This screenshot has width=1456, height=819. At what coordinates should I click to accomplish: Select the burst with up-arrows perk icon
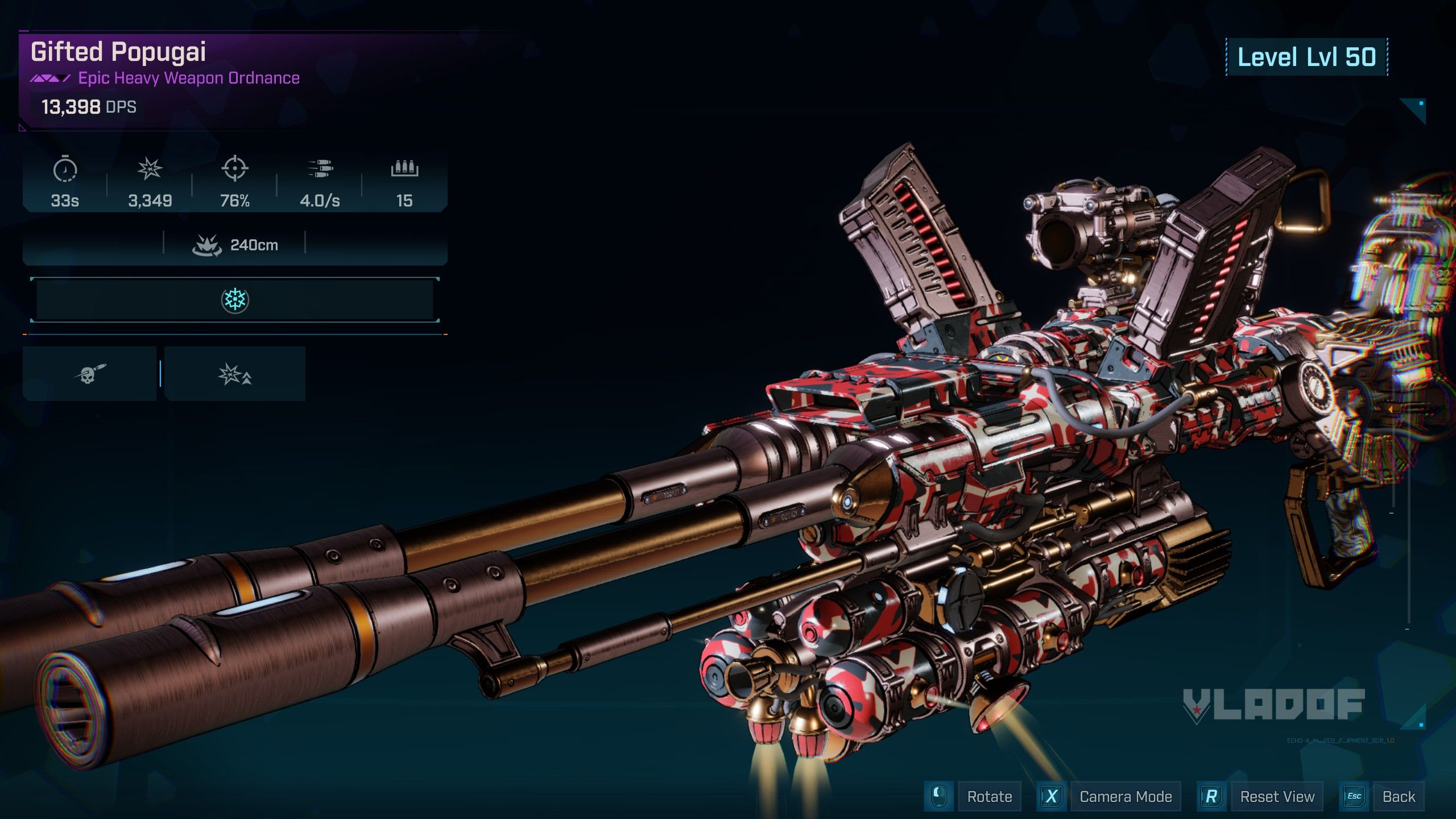coord(235,374)
